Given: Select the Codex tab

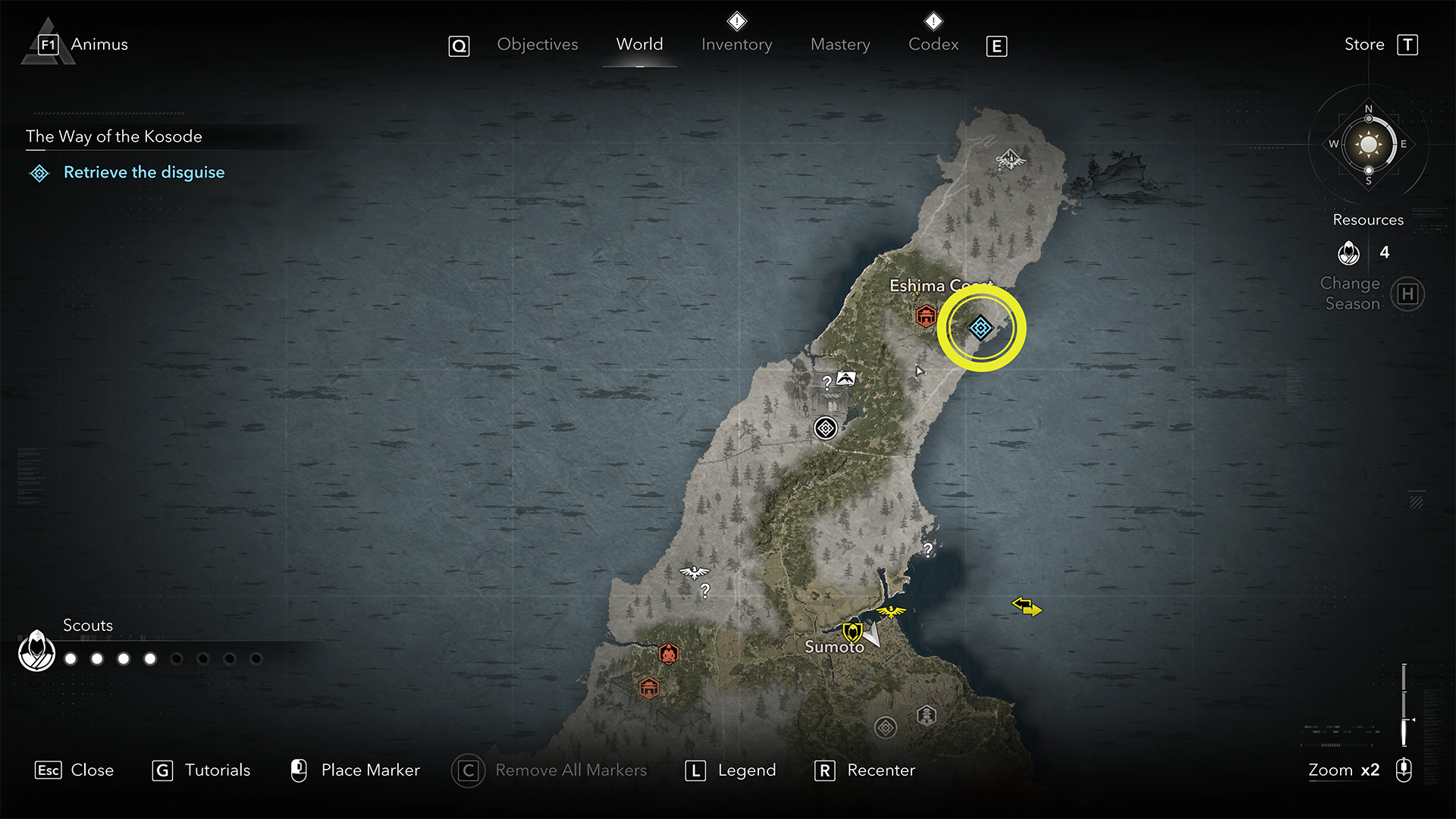Looking at the screenshot, I should (933, 45).
